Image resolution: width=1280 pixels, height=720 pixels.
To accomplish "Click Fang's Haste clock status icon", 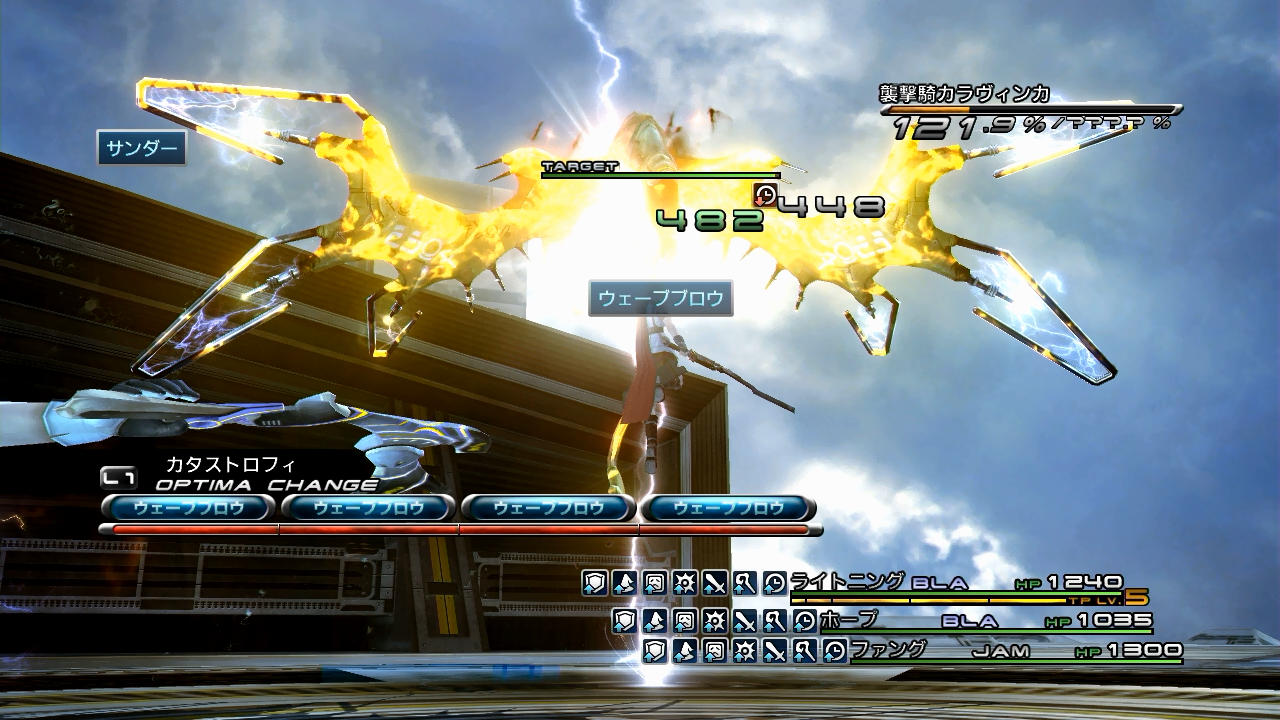I will (835, 652).
